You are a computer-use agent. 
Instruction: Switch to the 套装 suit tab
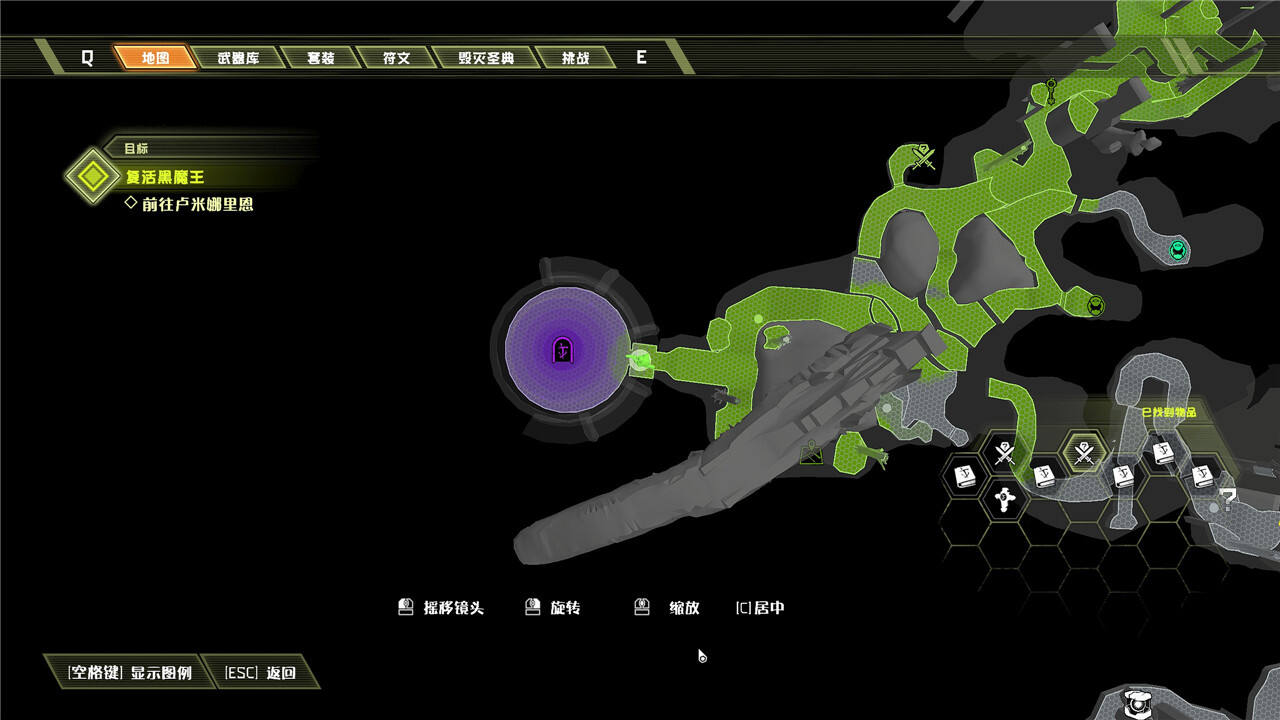click(320, 58)
